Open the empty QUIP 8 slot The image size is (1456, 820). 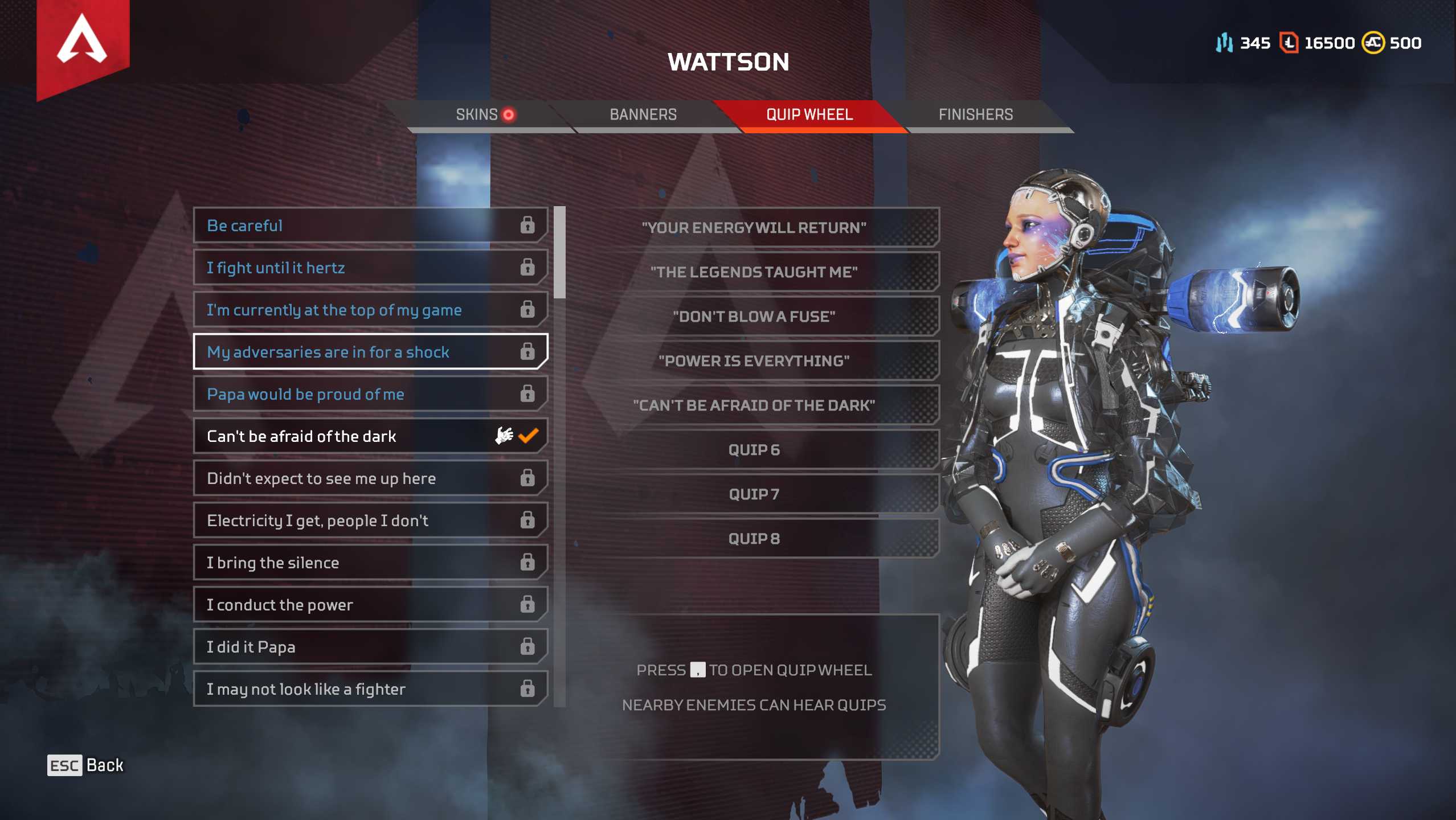(753, 538)
